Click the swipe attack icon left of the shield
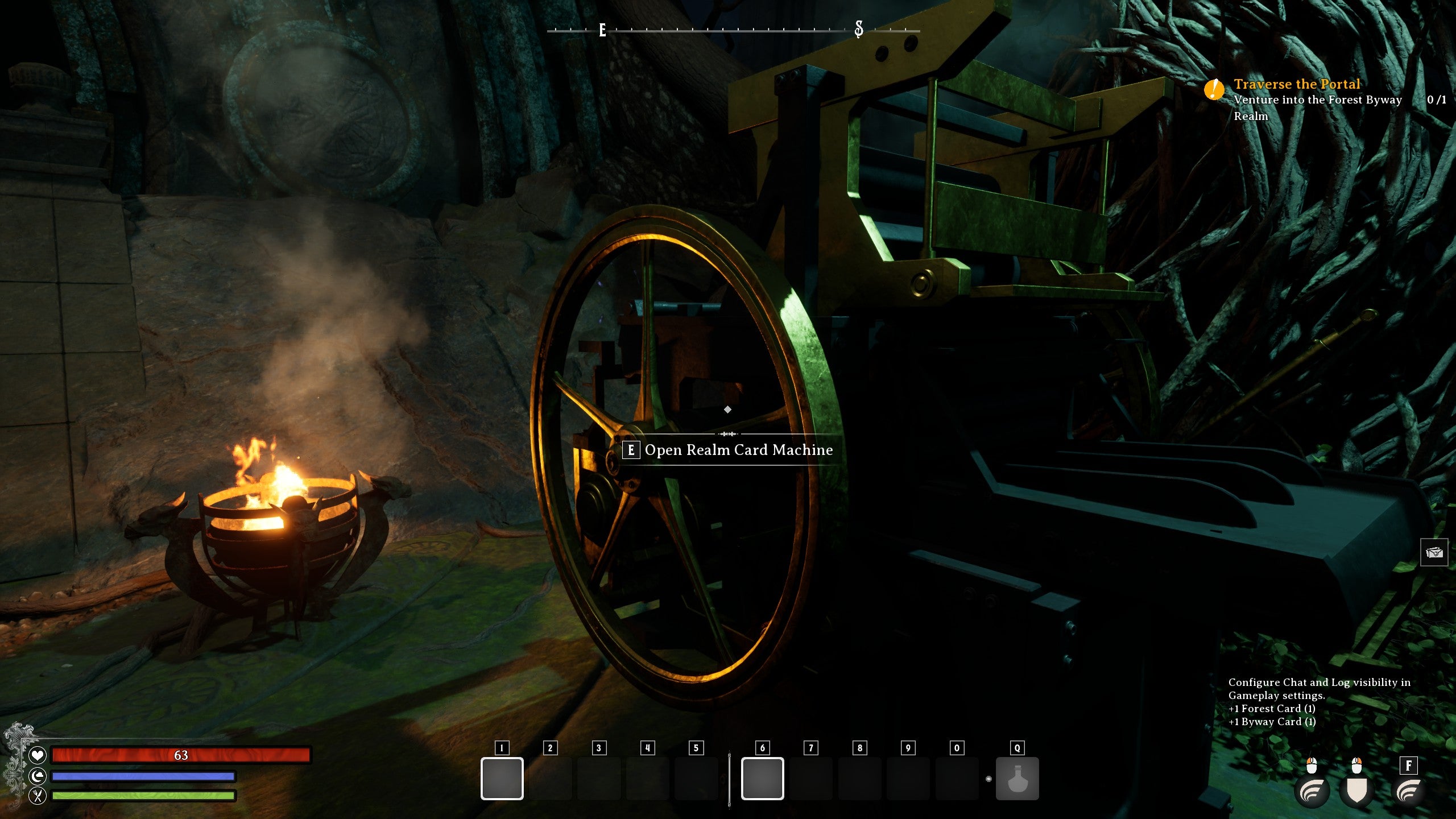The width and height of the screenshot is (1456, 819). coord(1312,791)
